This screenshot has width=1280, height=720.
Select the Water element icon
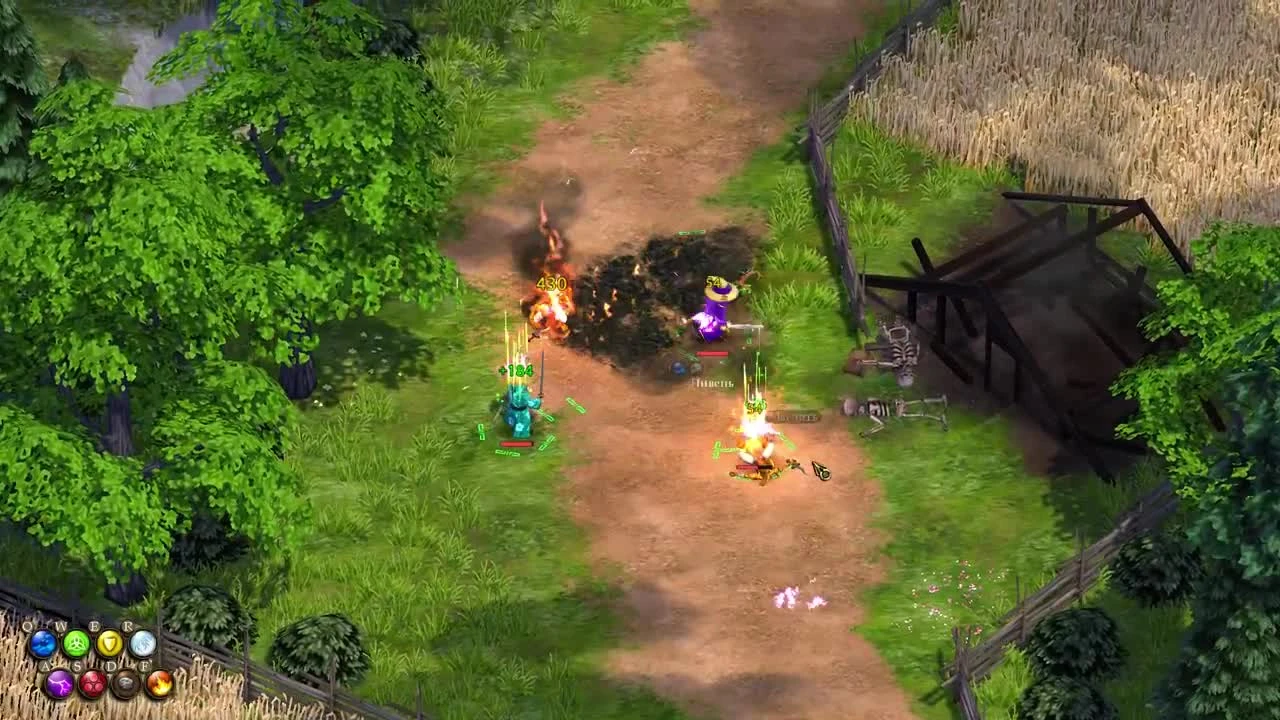[x=42, y=643]
